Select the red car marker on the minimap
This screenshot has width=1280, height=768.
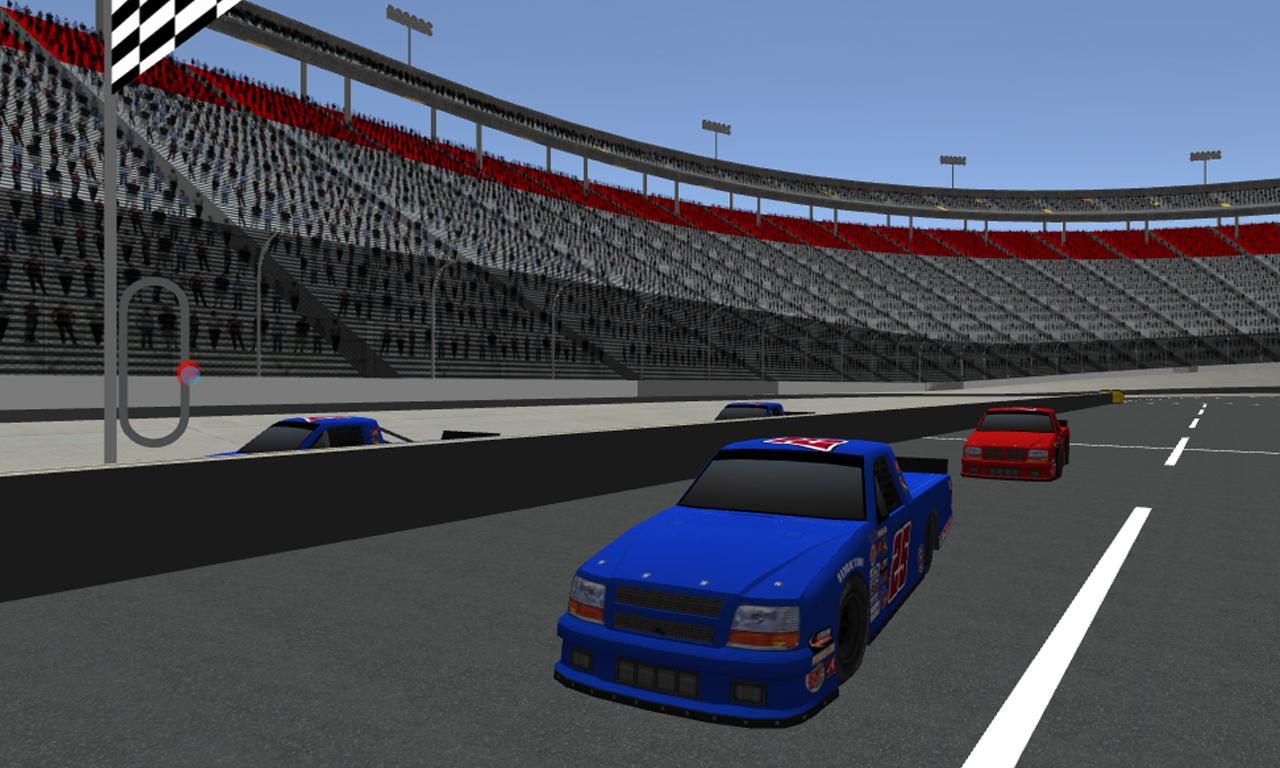[188, 373]
